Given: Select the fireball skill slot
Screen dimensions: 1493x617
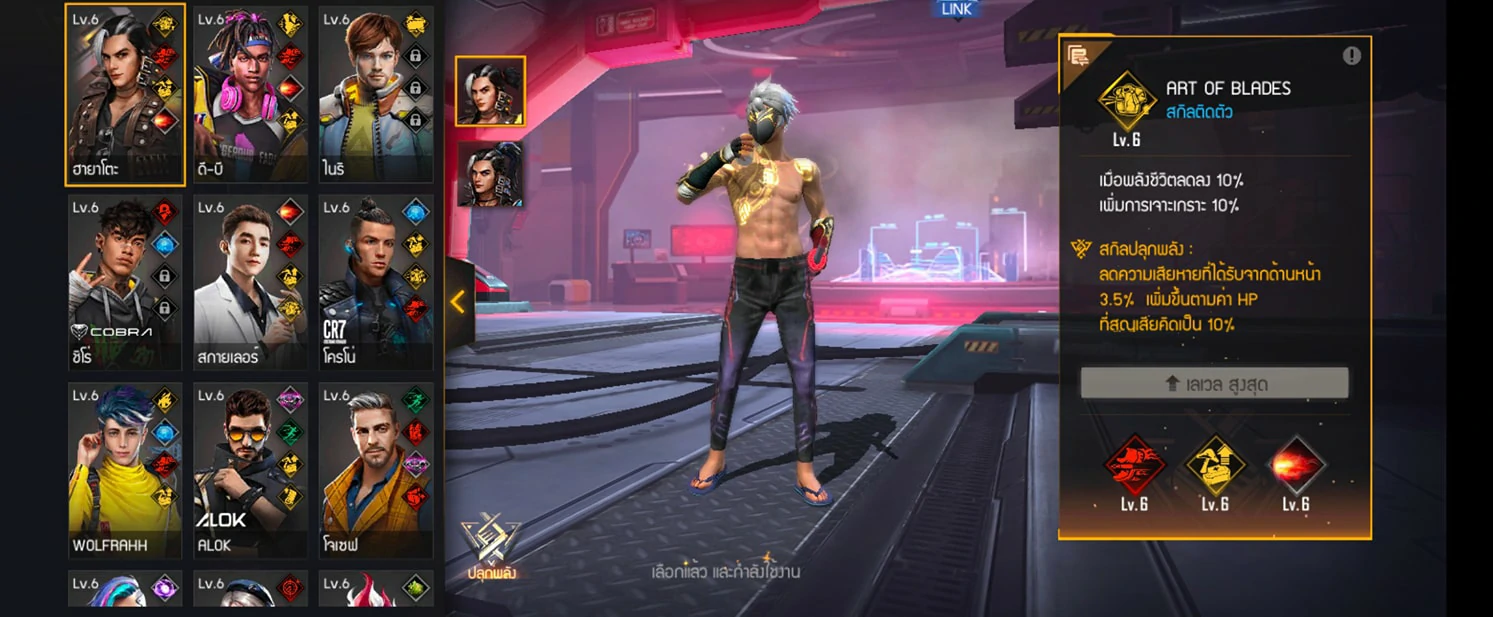Looking at the screenshot, I should click(1296, 466).
